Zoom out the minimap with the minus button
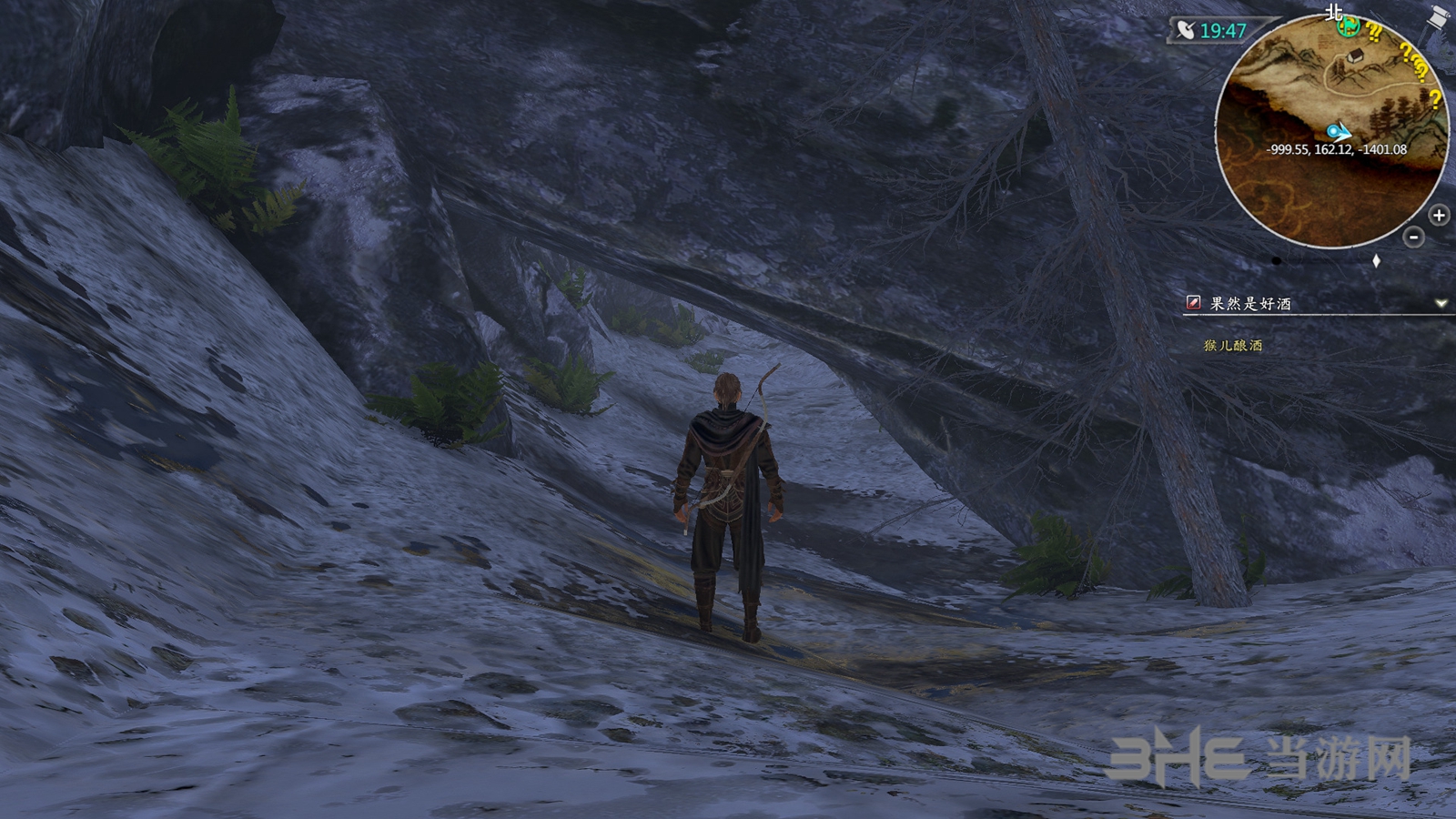The height and width of the screenshot is (819, 1456). point(1413,238)
